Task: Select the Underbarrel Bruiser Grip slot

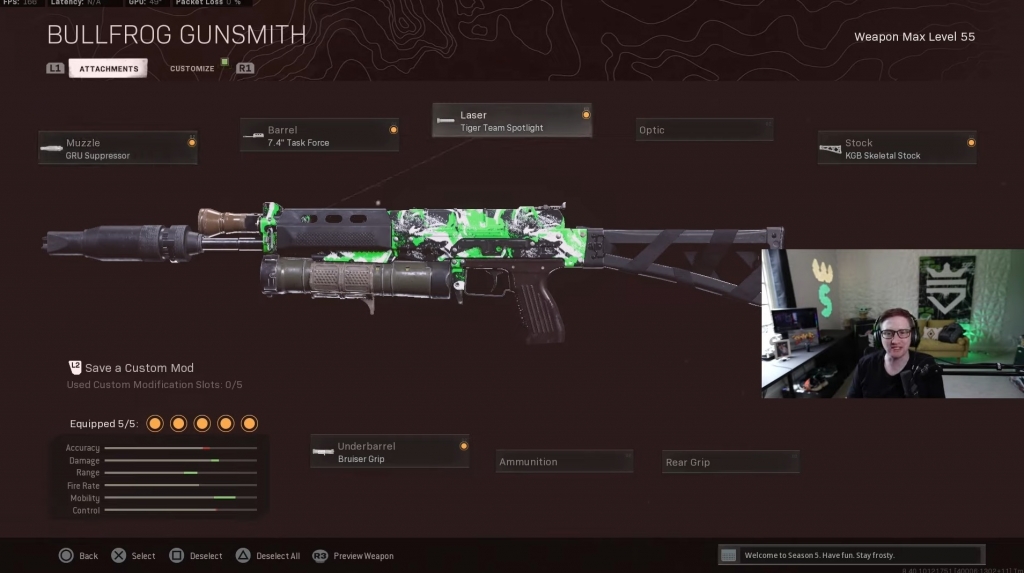Action: 390,452
